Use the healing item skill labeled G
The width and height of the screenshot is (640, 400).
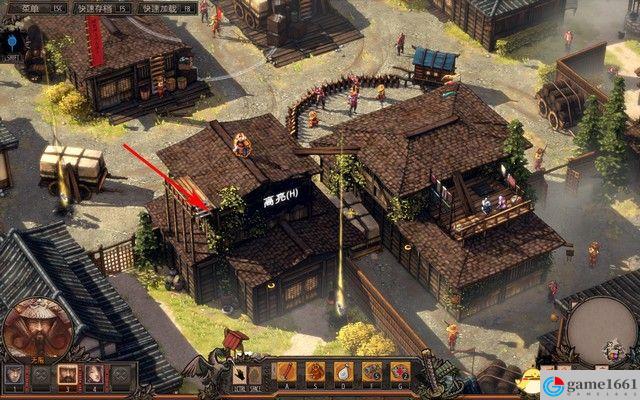point(400,372)
